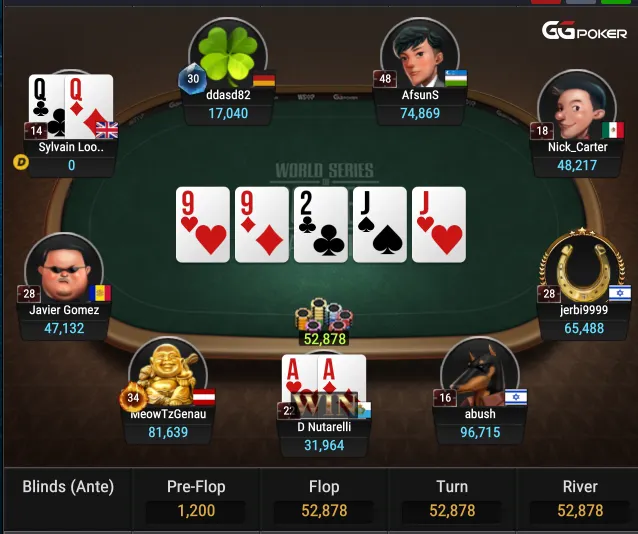Select the River street tab

(579, 498)
